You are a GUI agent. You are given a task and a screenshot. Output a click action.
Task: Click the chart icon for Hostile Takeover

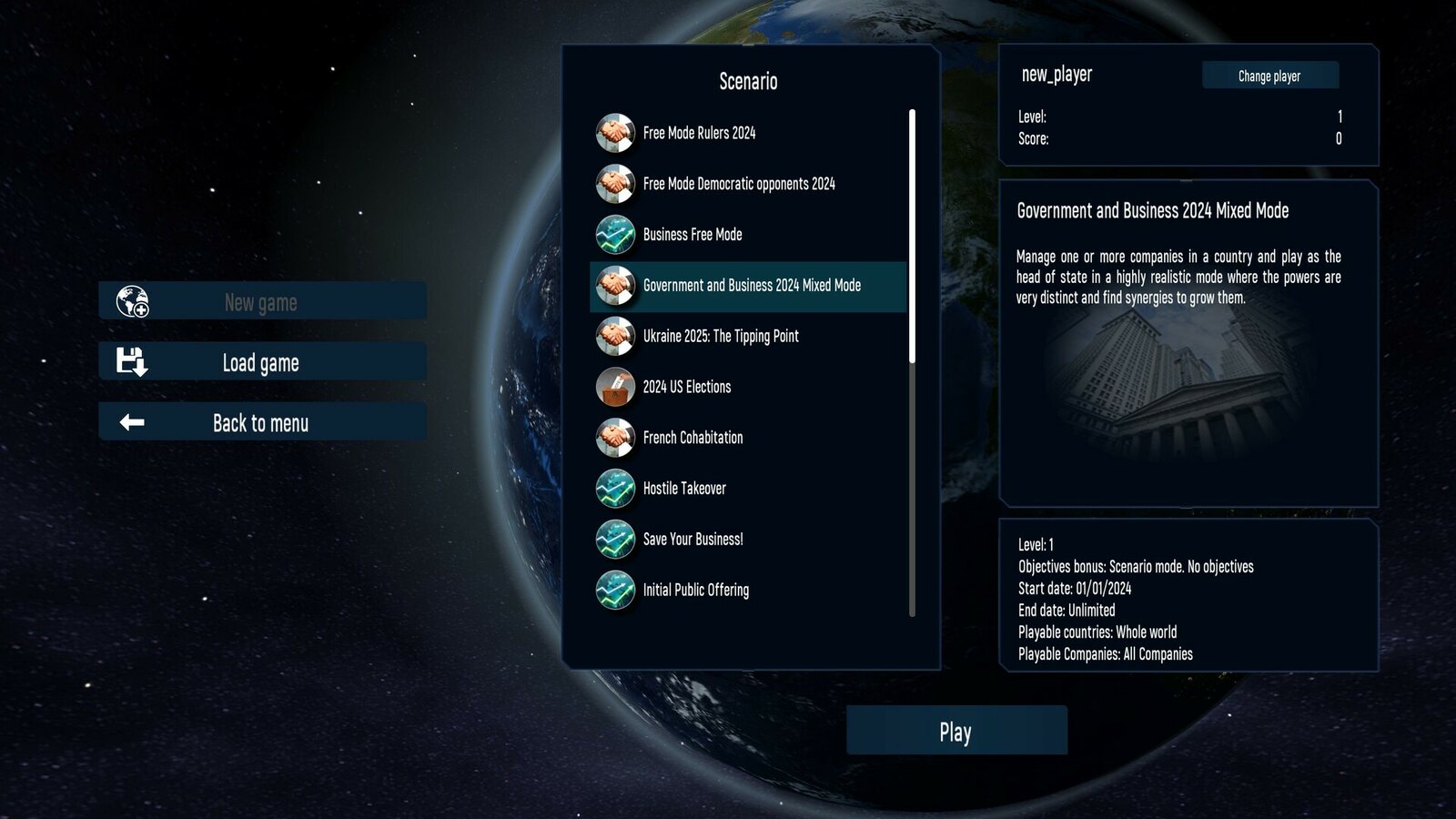[x=617, y=489]
